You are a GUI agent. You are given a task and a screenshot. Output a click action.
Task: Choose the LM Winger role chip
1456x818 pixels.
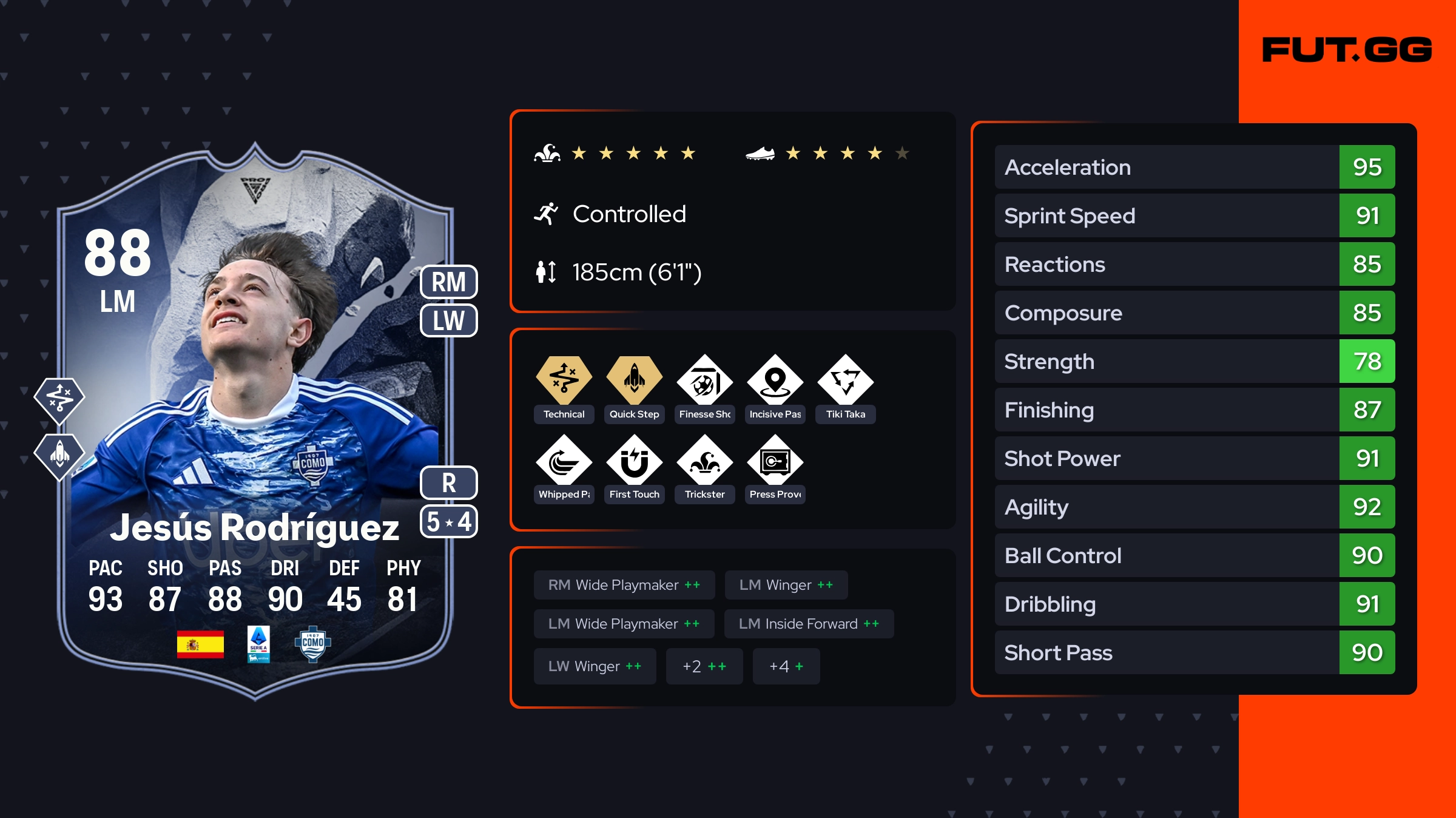786,585
